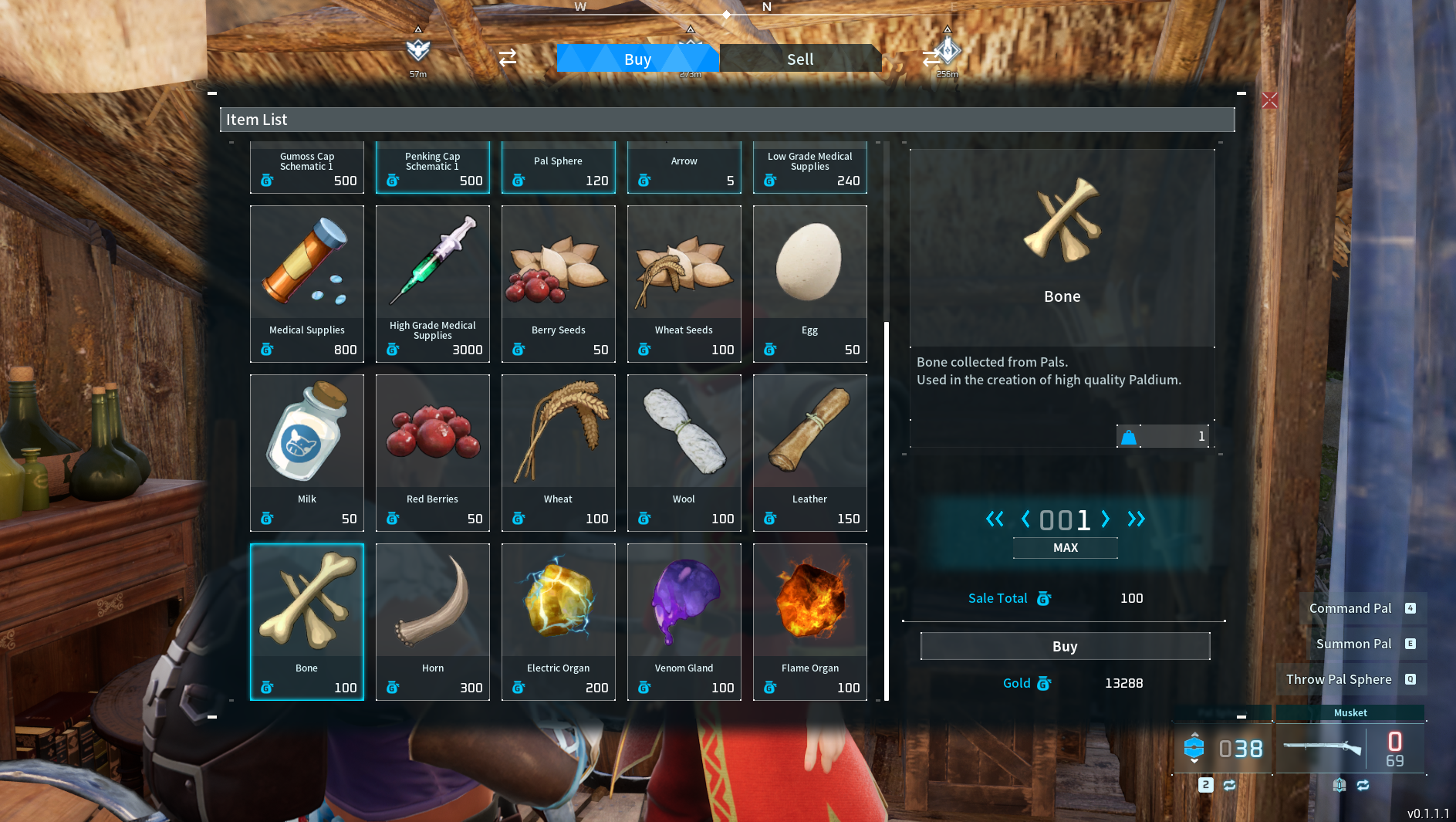Close the Item List window
Viewport: 1456px width, 822px height.
pos(1269,100)
